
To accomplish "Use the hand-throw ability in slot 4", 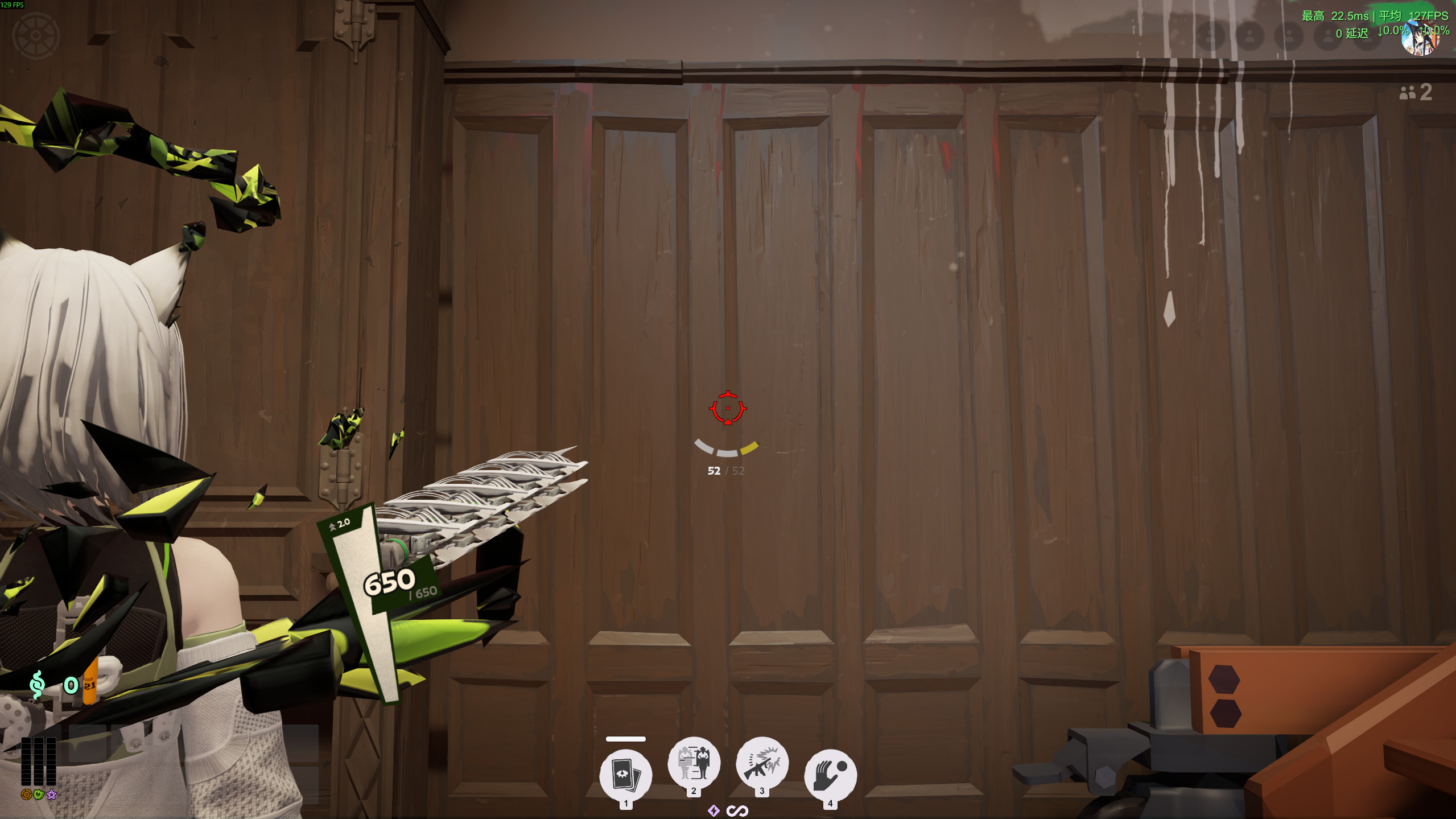I will (x=831, y=773).
